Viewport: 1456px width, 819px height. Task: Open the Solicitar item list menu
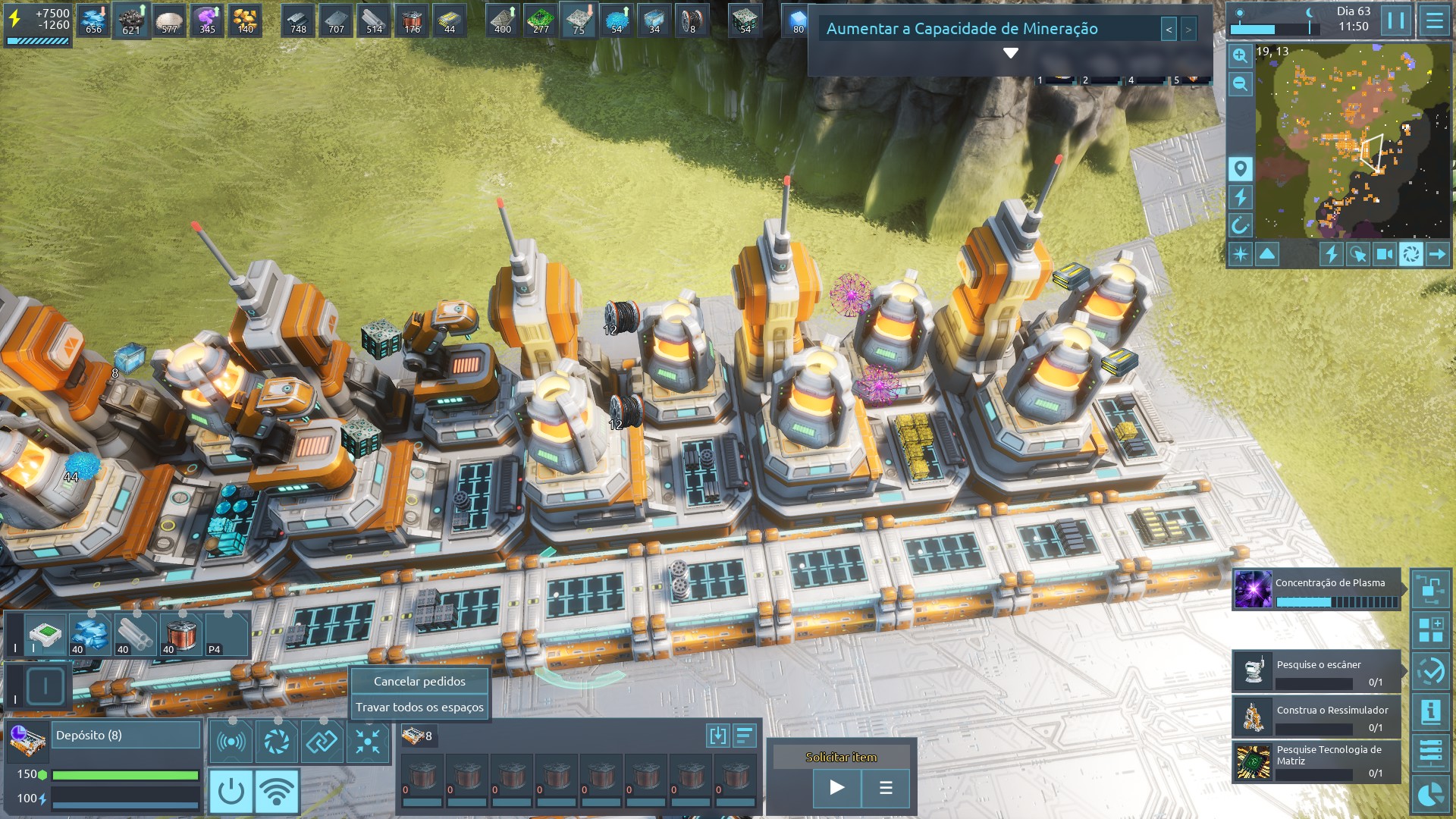(x=886, y=787)
